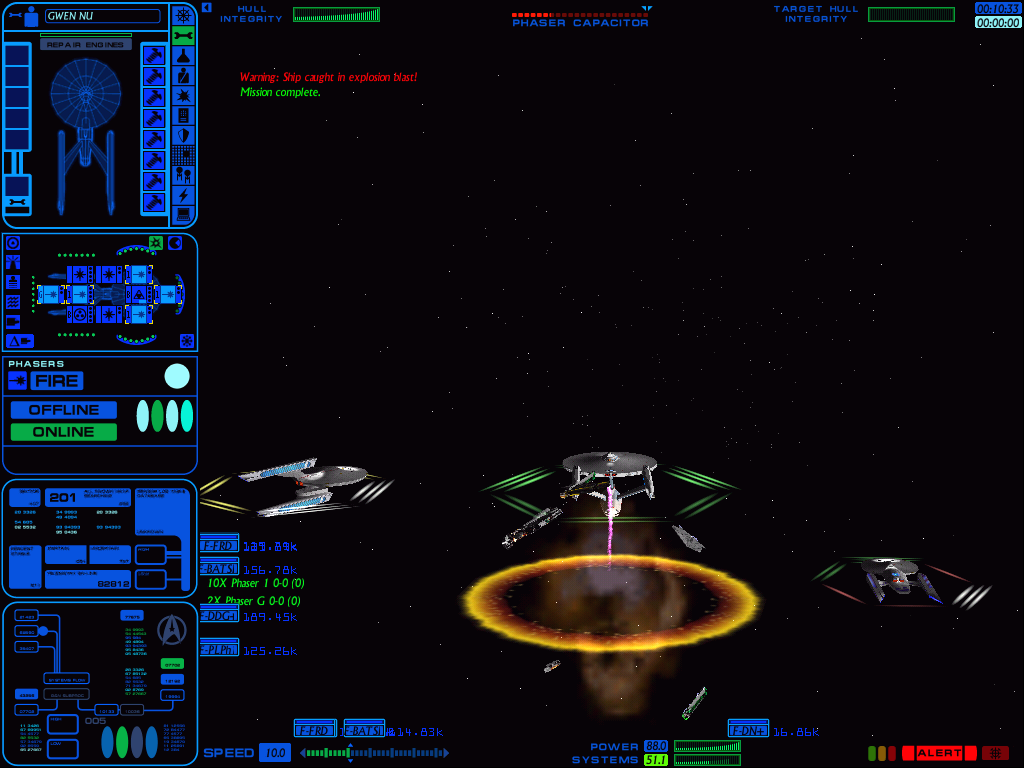Open the helm wheel panel
This screenshot has width=1024, height=768.
[x=183, y=15]
